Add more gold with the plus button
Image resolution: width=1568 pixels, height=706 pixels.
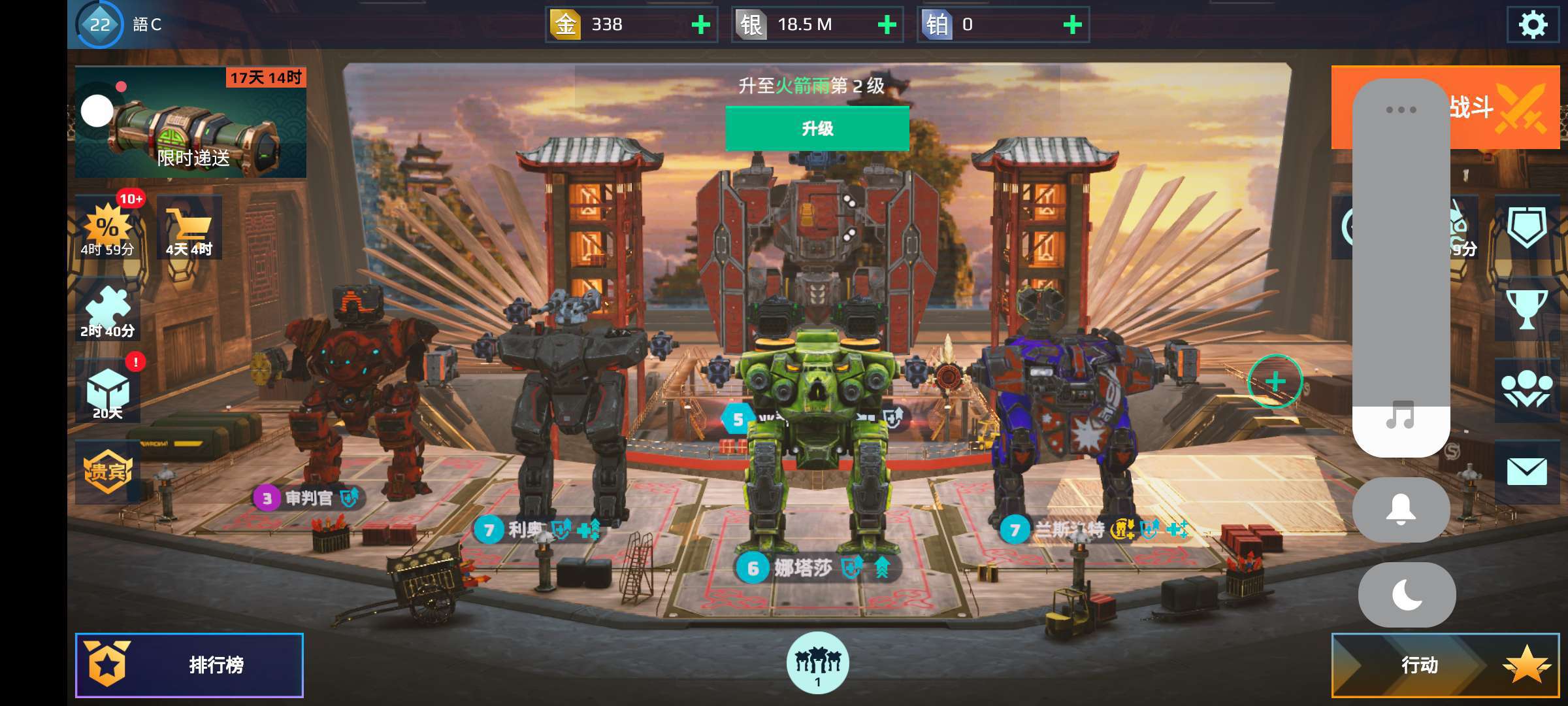(700, 25)
